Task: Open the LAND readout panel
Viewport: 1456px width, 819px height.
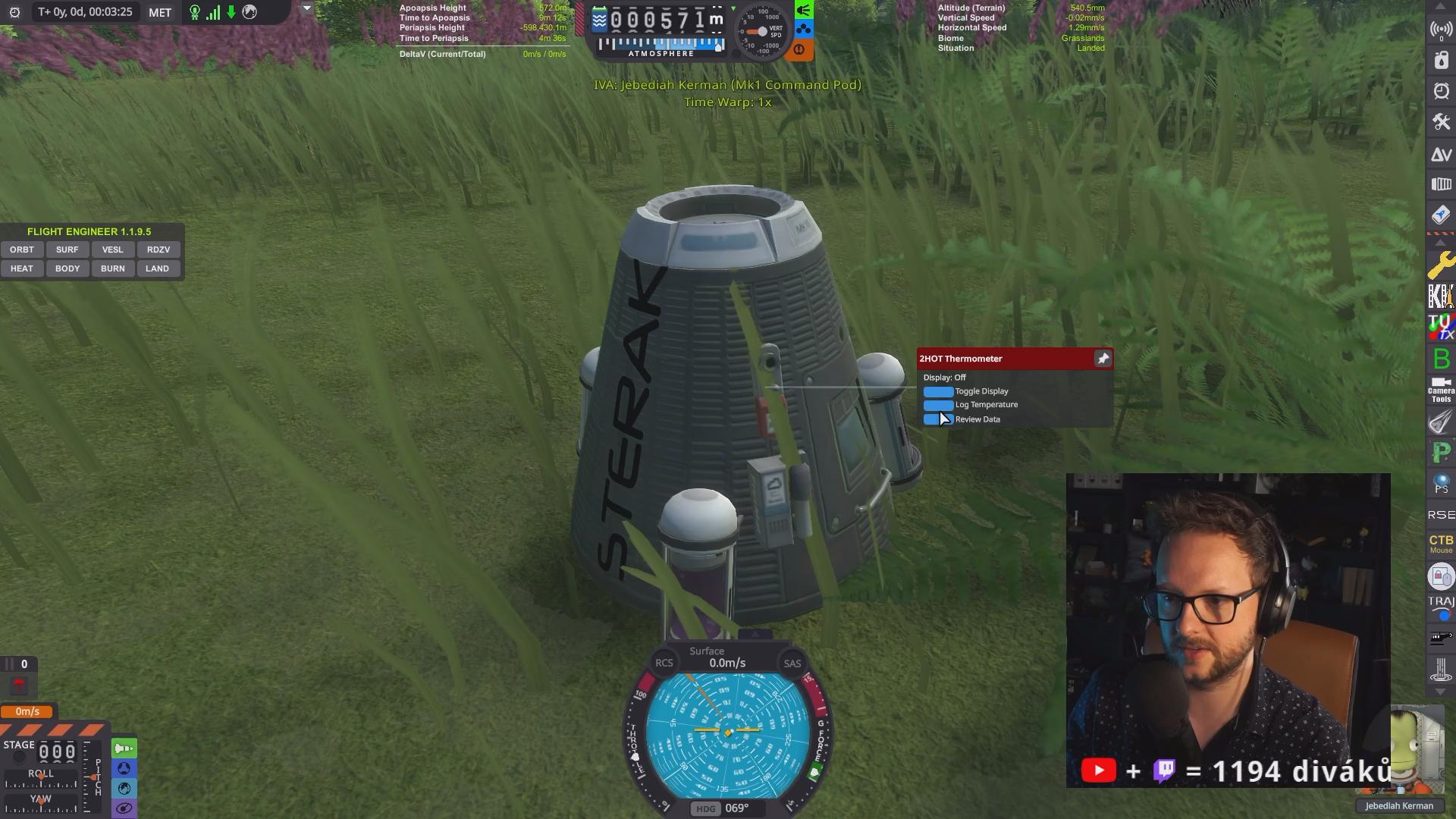Action: click(158, 268)
